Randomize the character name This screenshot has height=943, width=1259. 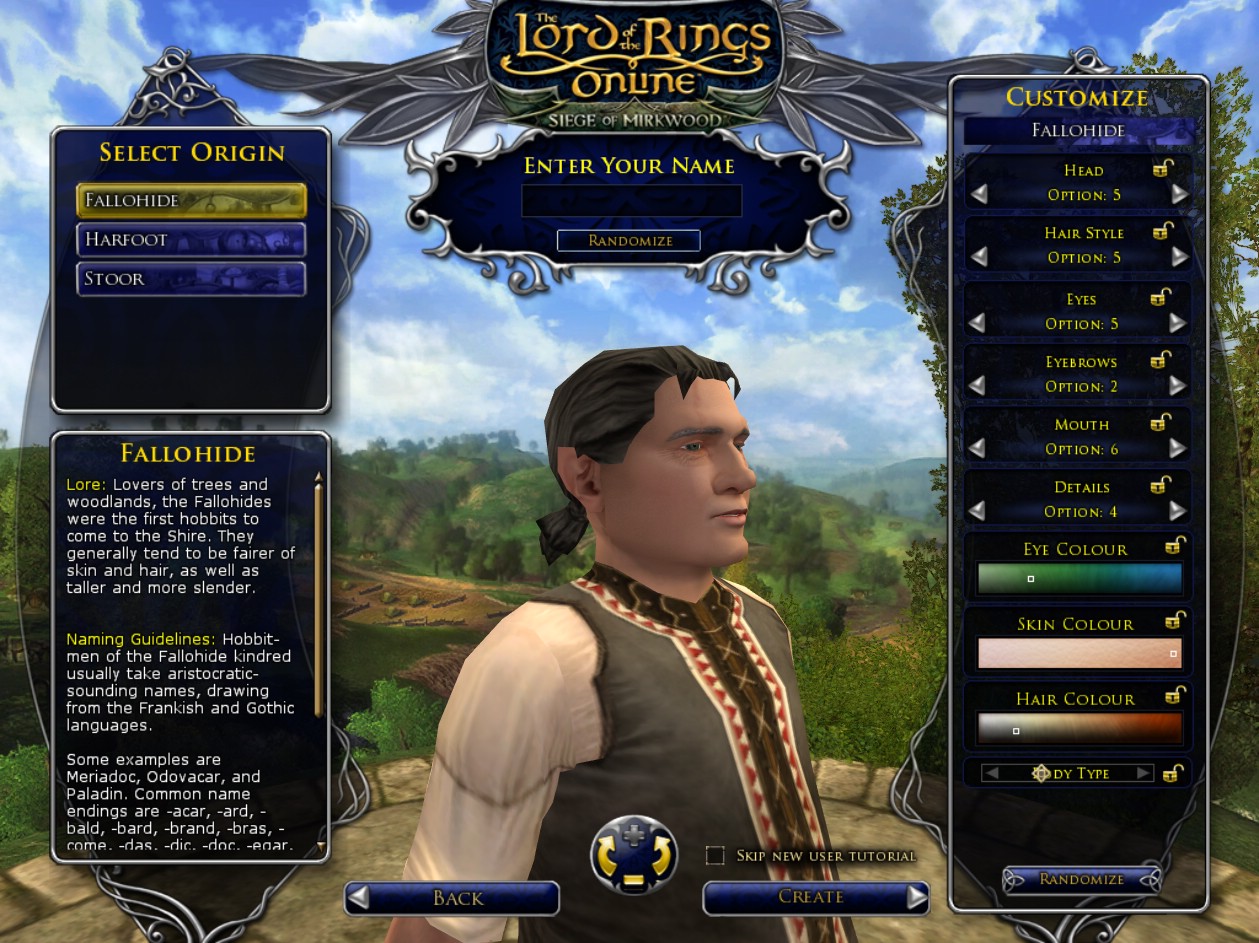(x=629, y=241)
